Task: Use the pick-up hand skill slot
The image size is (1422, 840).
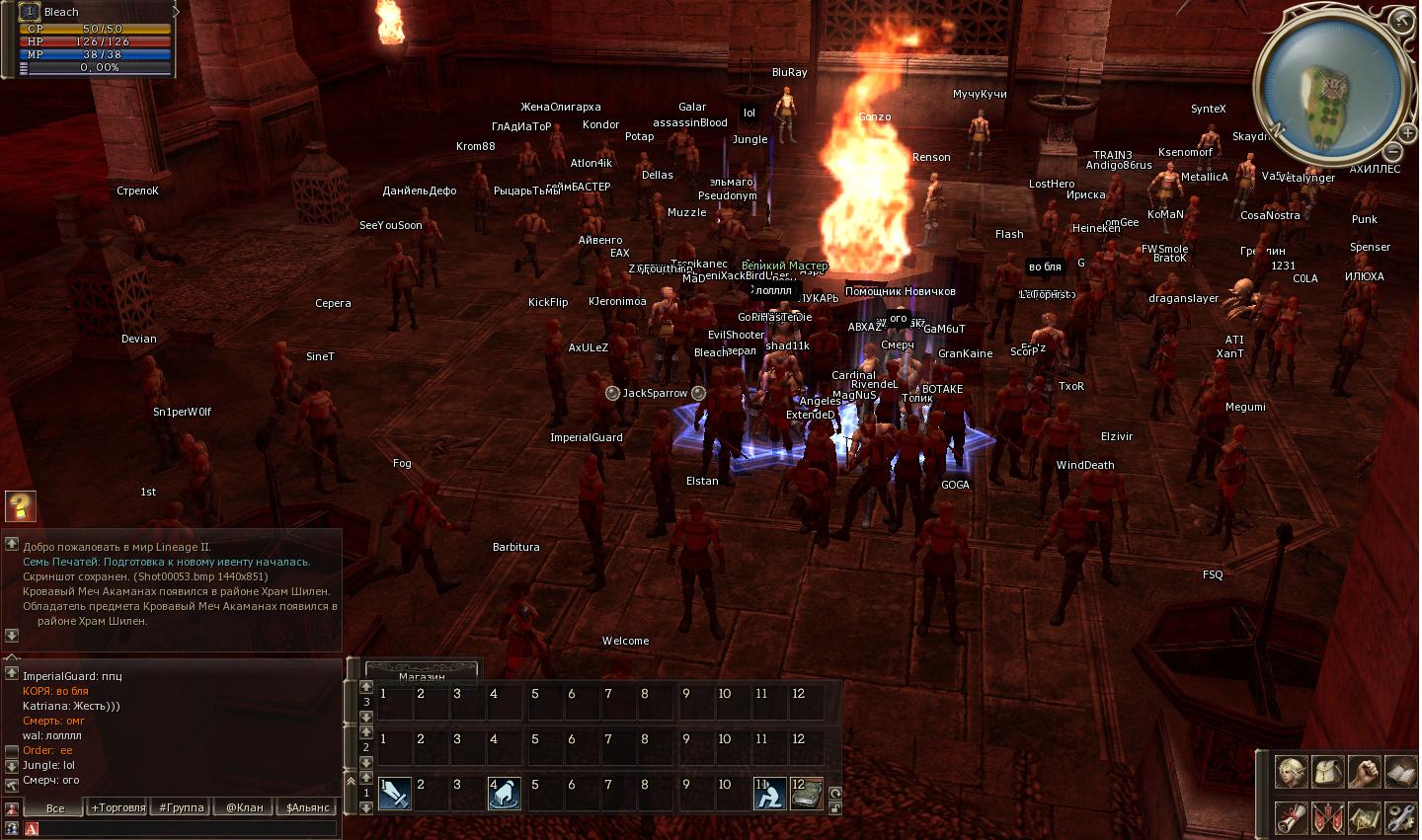Action: pyautogui.click(x=505, y=794)
